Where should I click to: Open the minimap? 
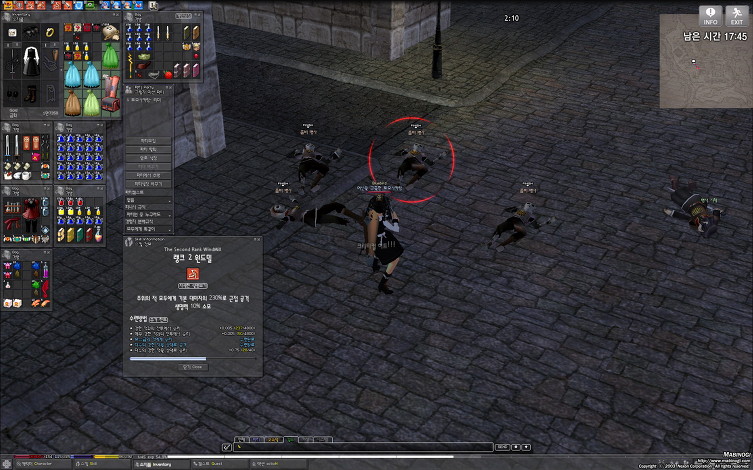coord(705,70)
